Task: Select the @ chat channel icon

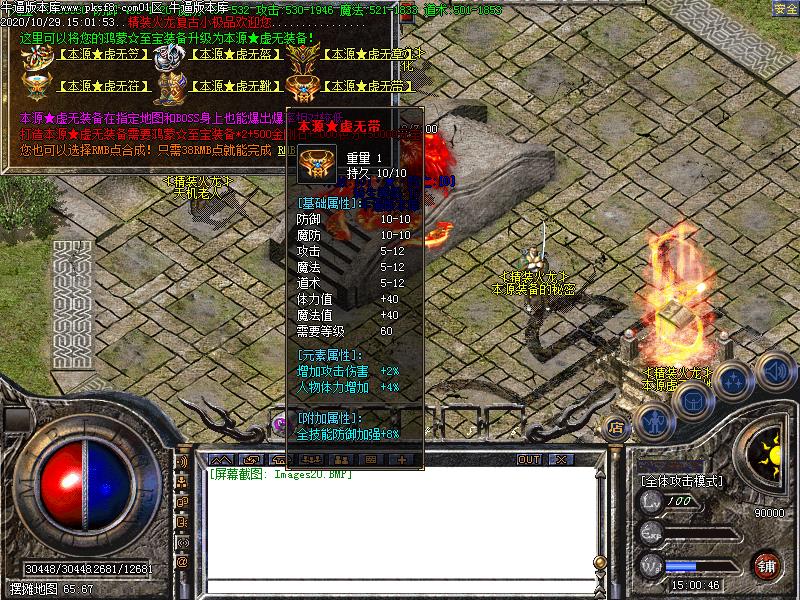Action: pyautogui.click(x=182, y=562)
